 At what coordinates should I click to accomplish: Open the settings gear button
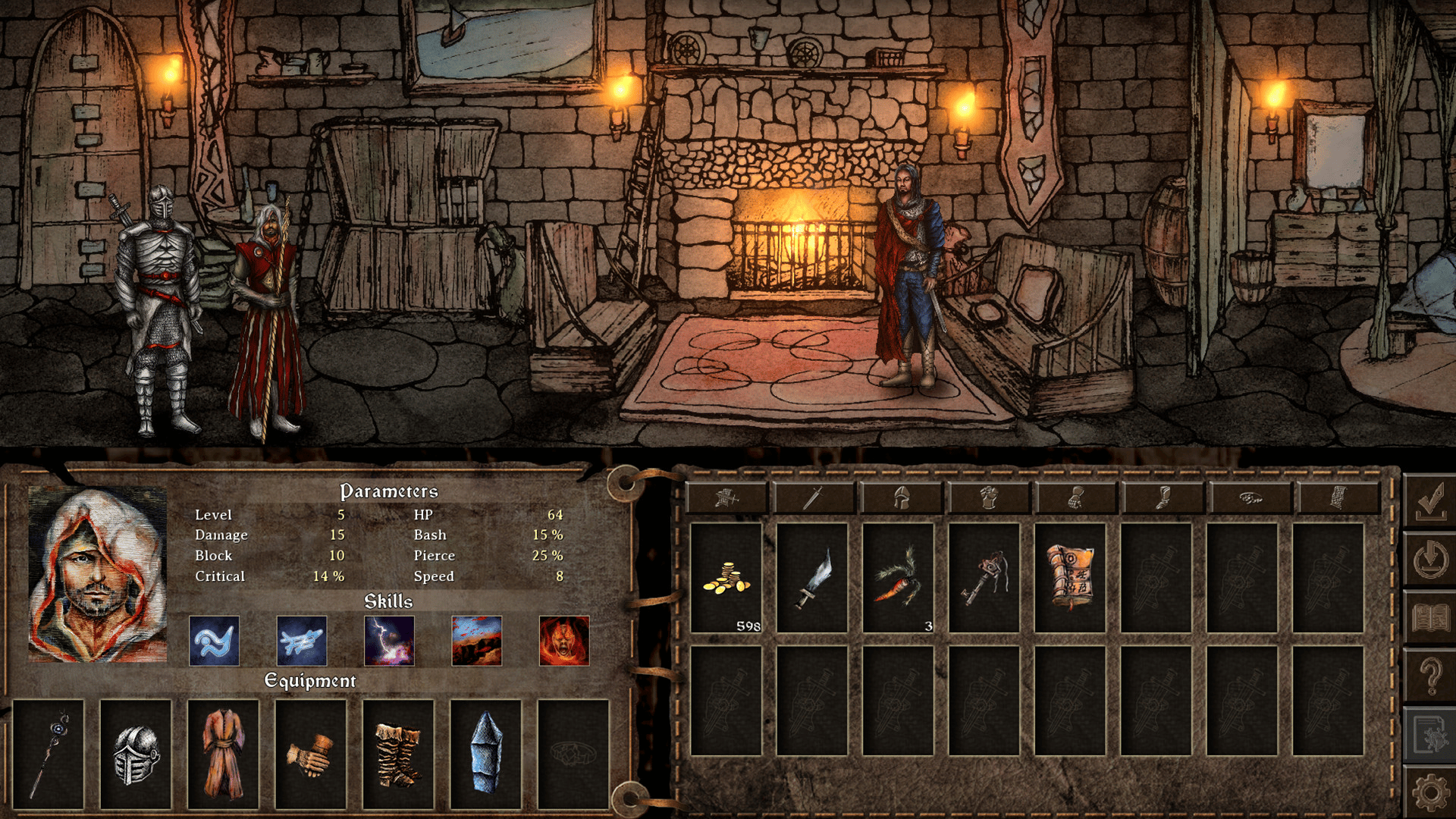point(1430,792)
